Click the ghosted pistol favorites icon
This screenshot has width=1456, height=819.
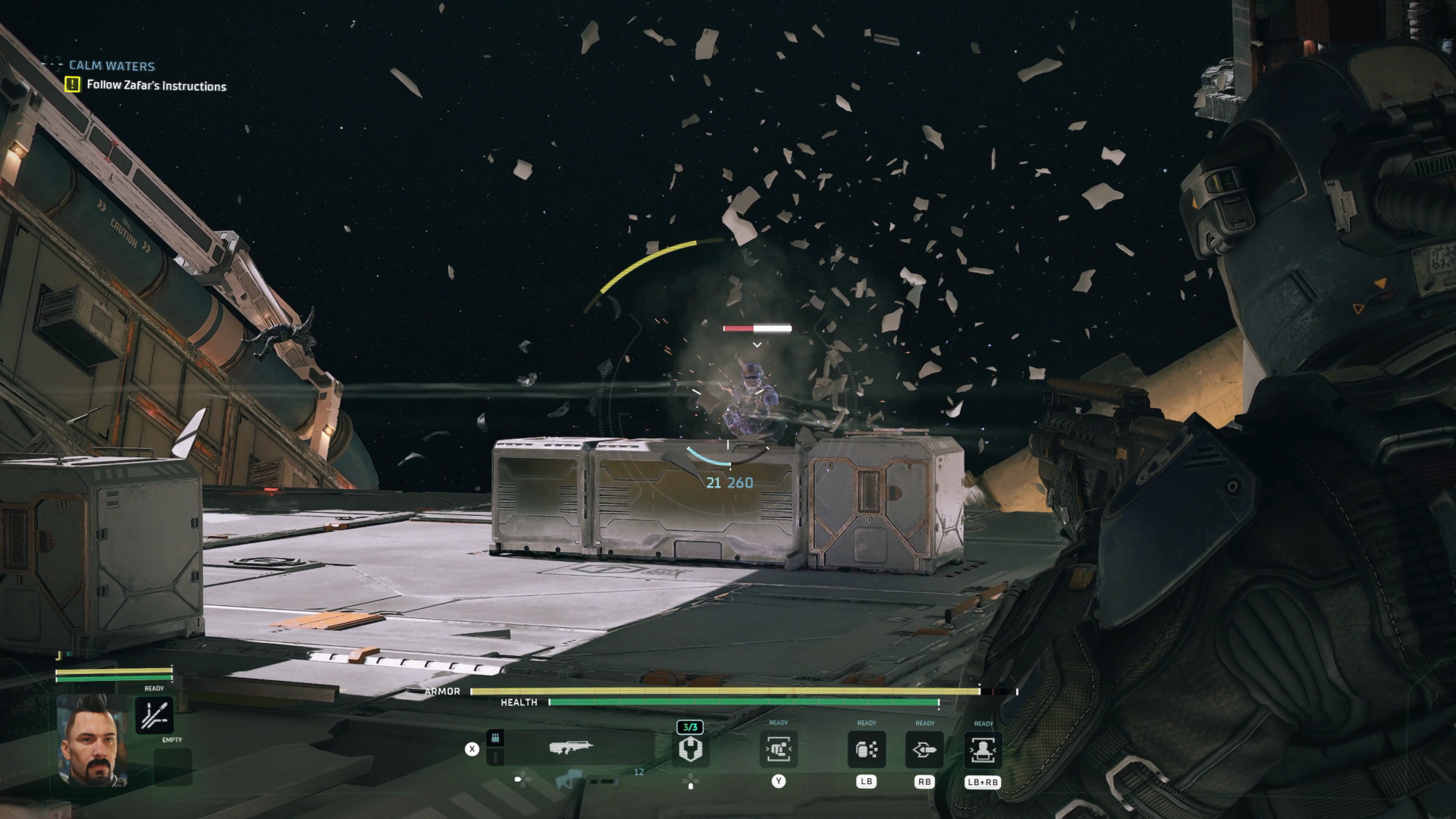point(567,779)
